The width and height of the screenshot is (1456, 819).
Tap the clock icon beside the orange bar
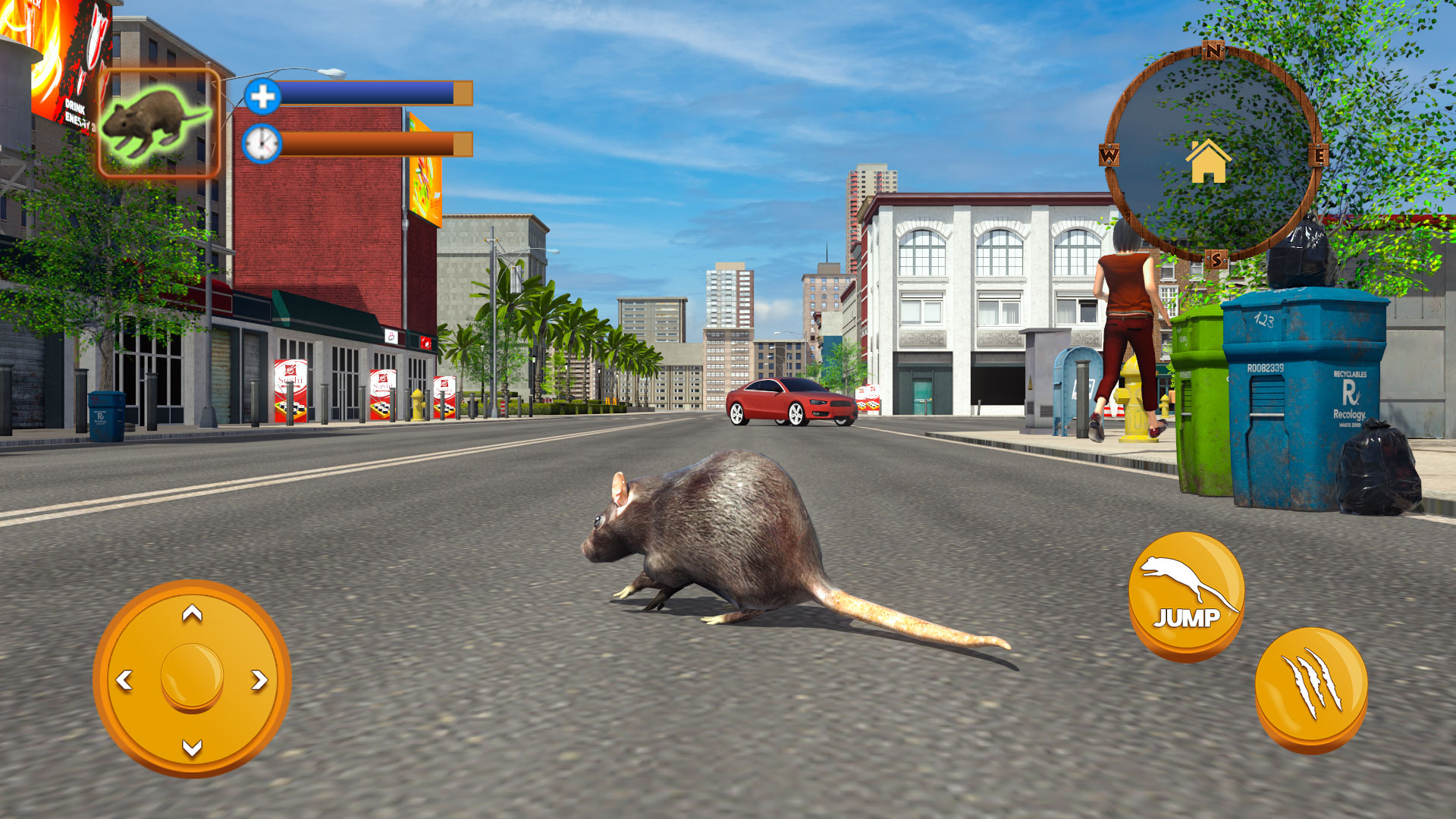click(261, 144)
